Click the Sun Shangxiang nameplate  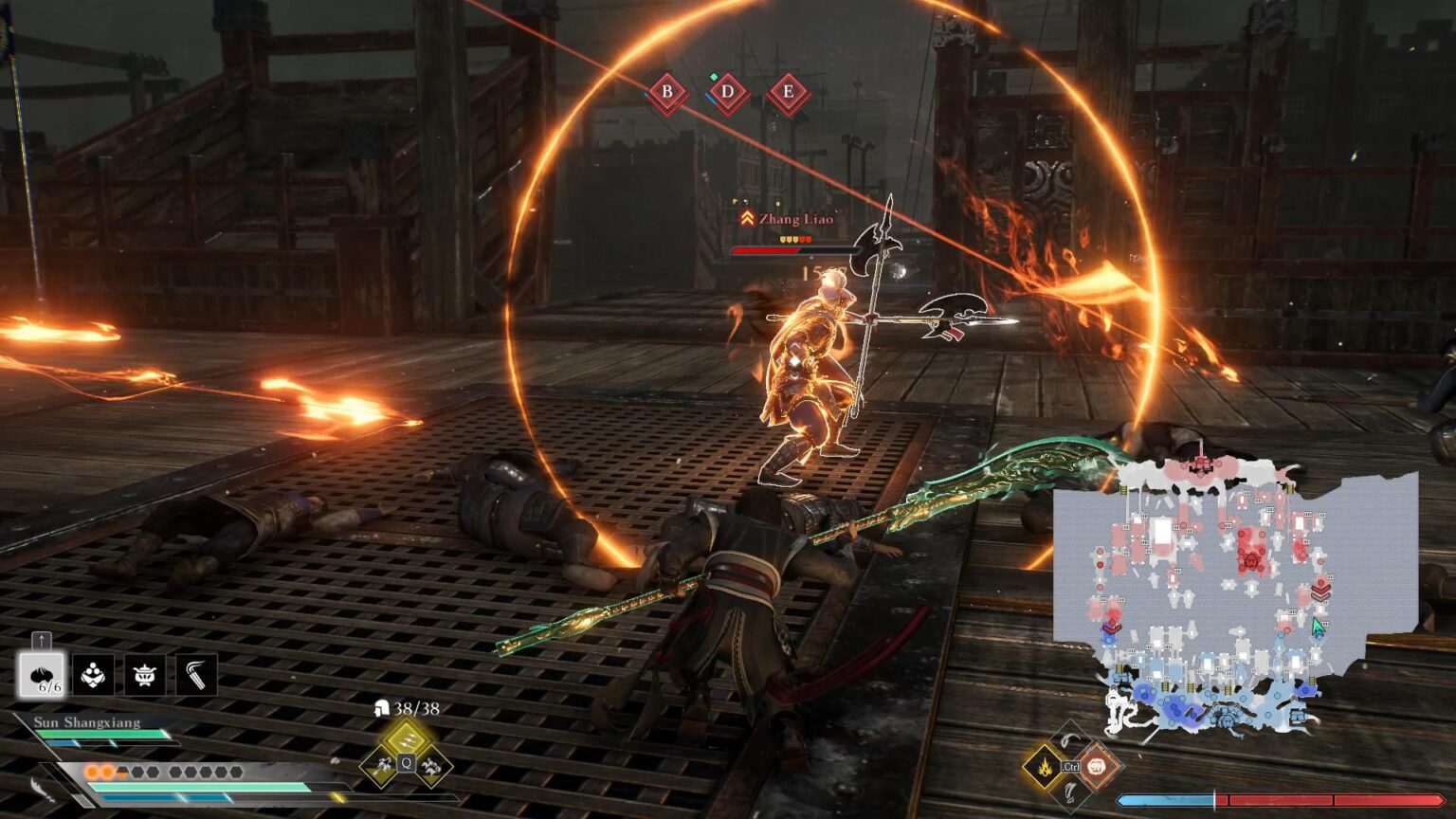point(87,723)
